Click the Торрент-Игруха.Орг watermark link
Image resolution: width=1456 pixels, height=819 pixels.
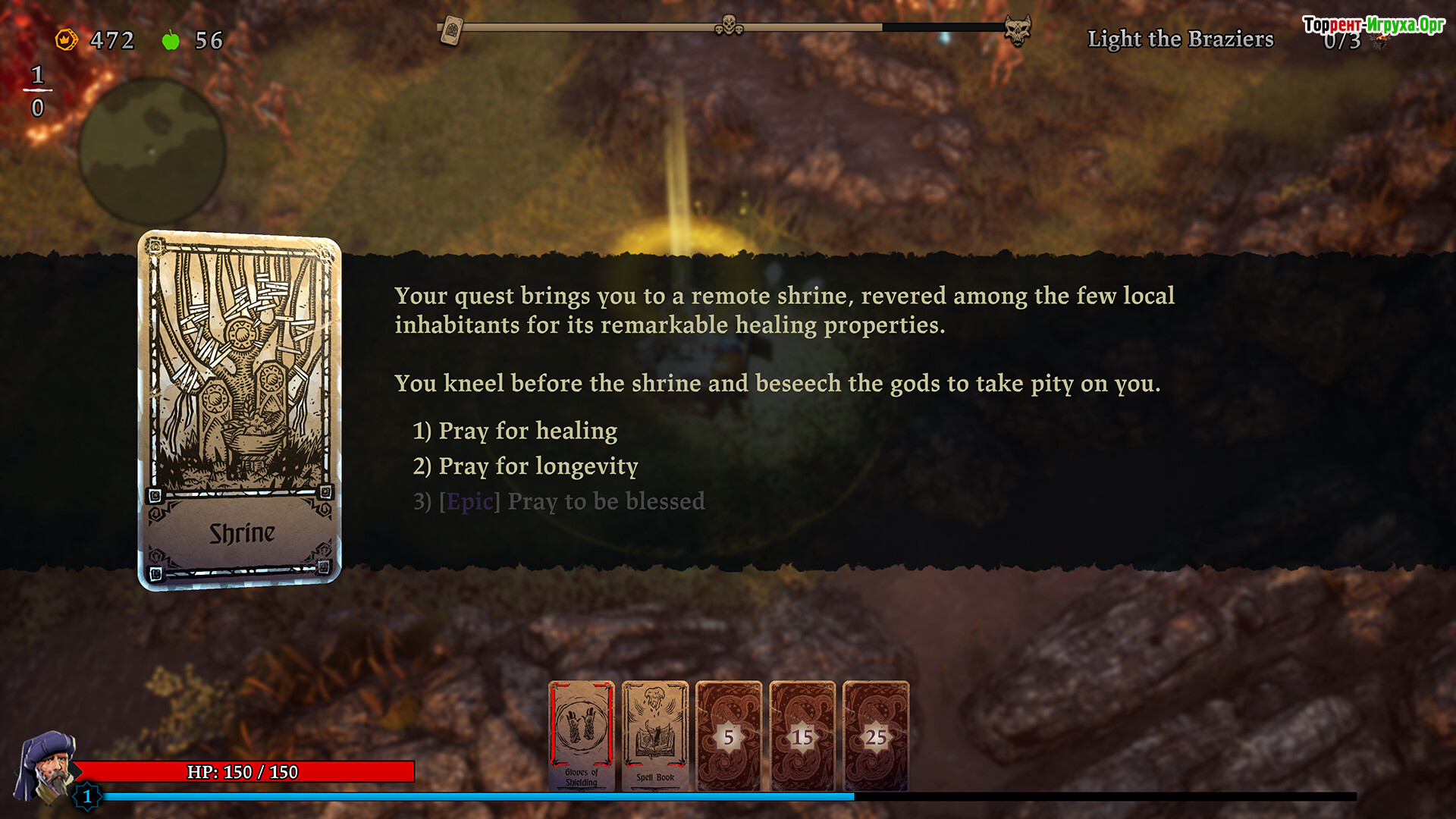pos(1373,25)
